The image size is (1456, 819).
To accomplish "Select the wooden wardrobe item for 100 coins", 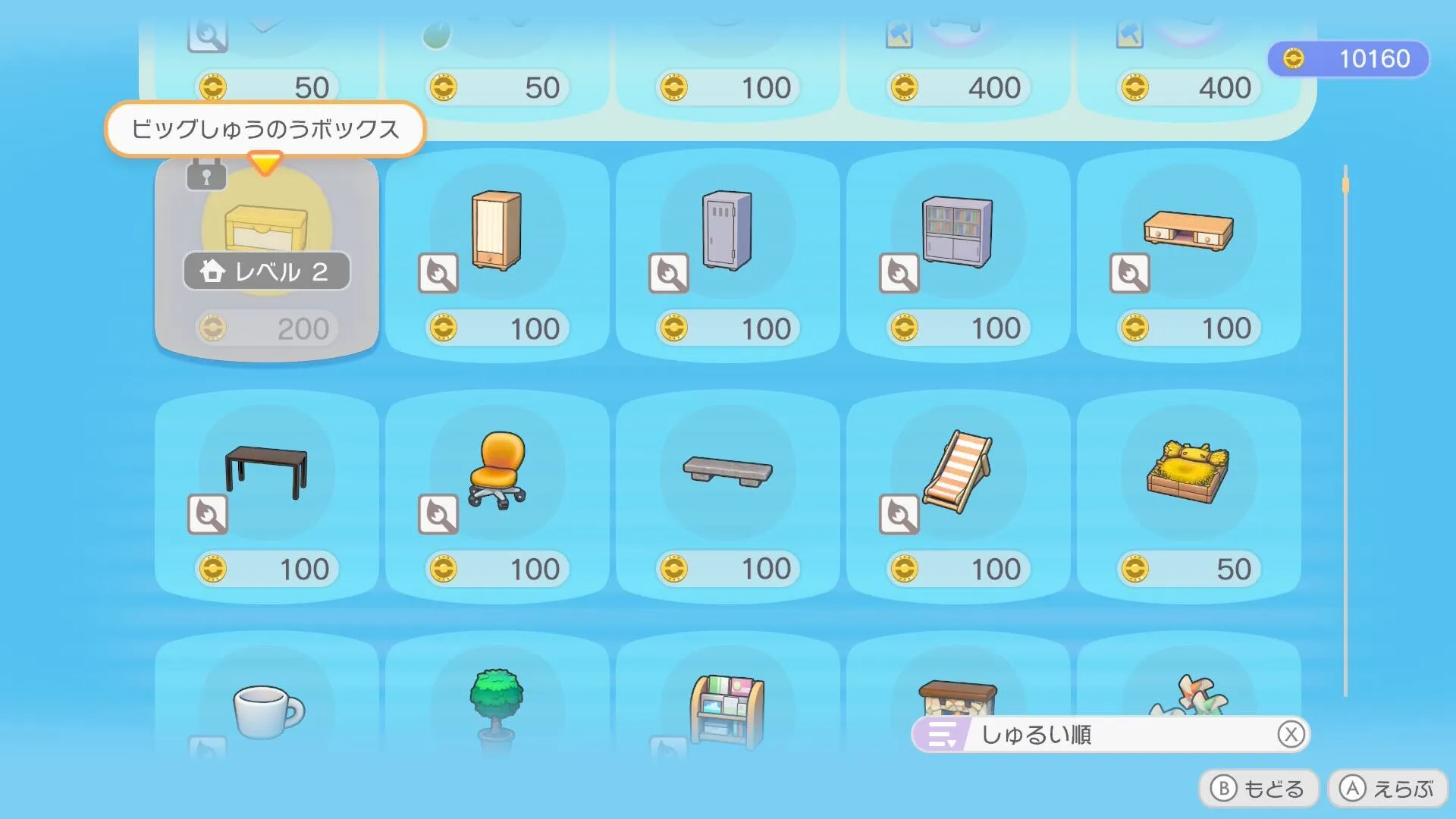I will pos(497,235).
